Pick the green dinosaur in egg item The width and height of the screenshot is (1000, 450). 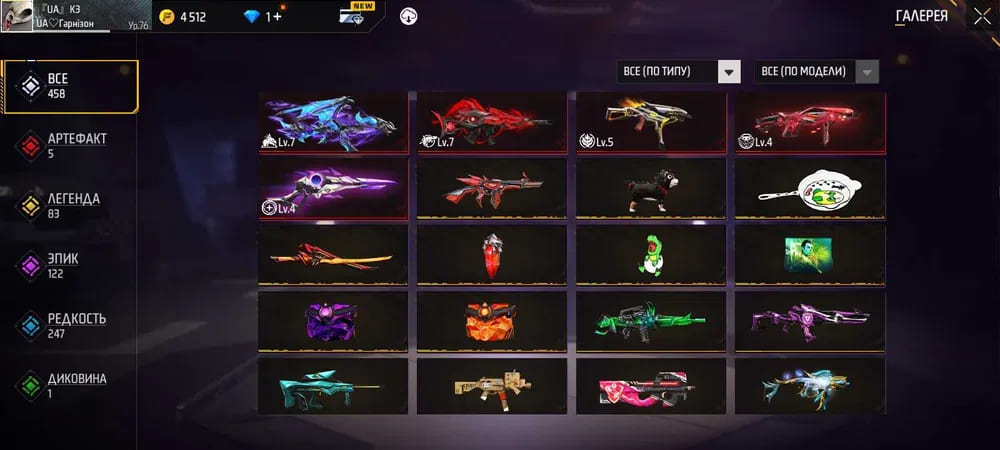(650, 254)
